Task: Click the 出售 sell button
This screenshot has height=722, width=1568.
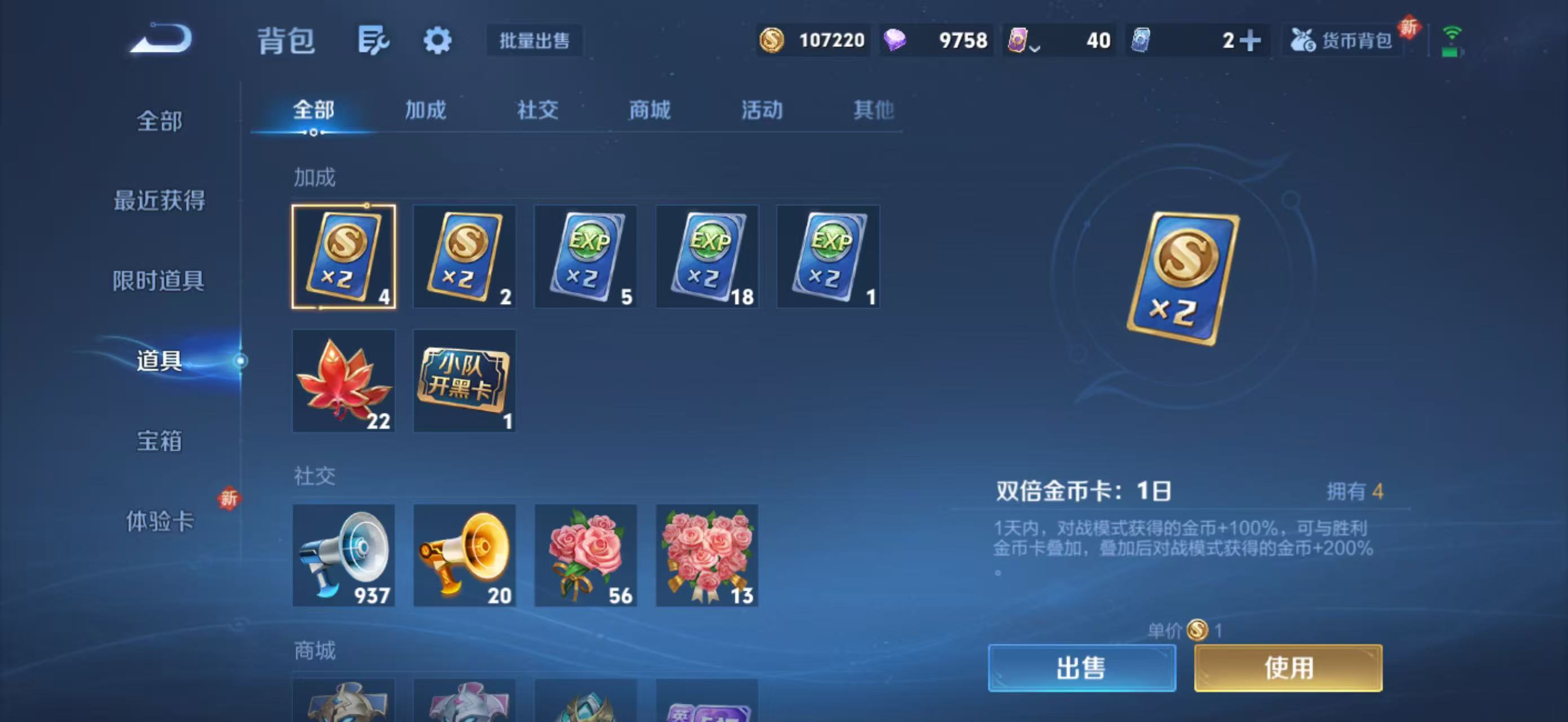Action: (x=1082, y=668)
